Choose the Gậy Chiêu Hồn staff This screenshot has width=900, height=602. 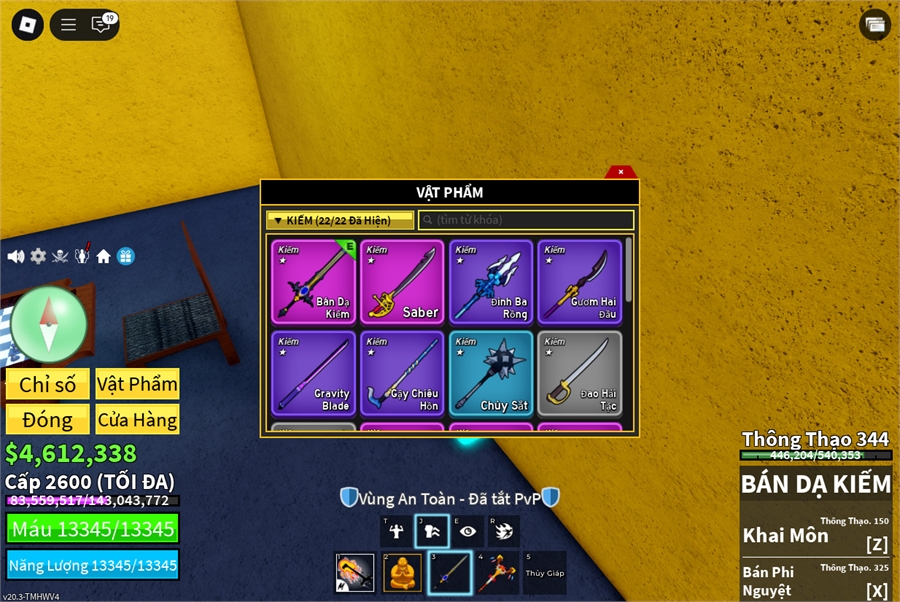click(402, 373)
